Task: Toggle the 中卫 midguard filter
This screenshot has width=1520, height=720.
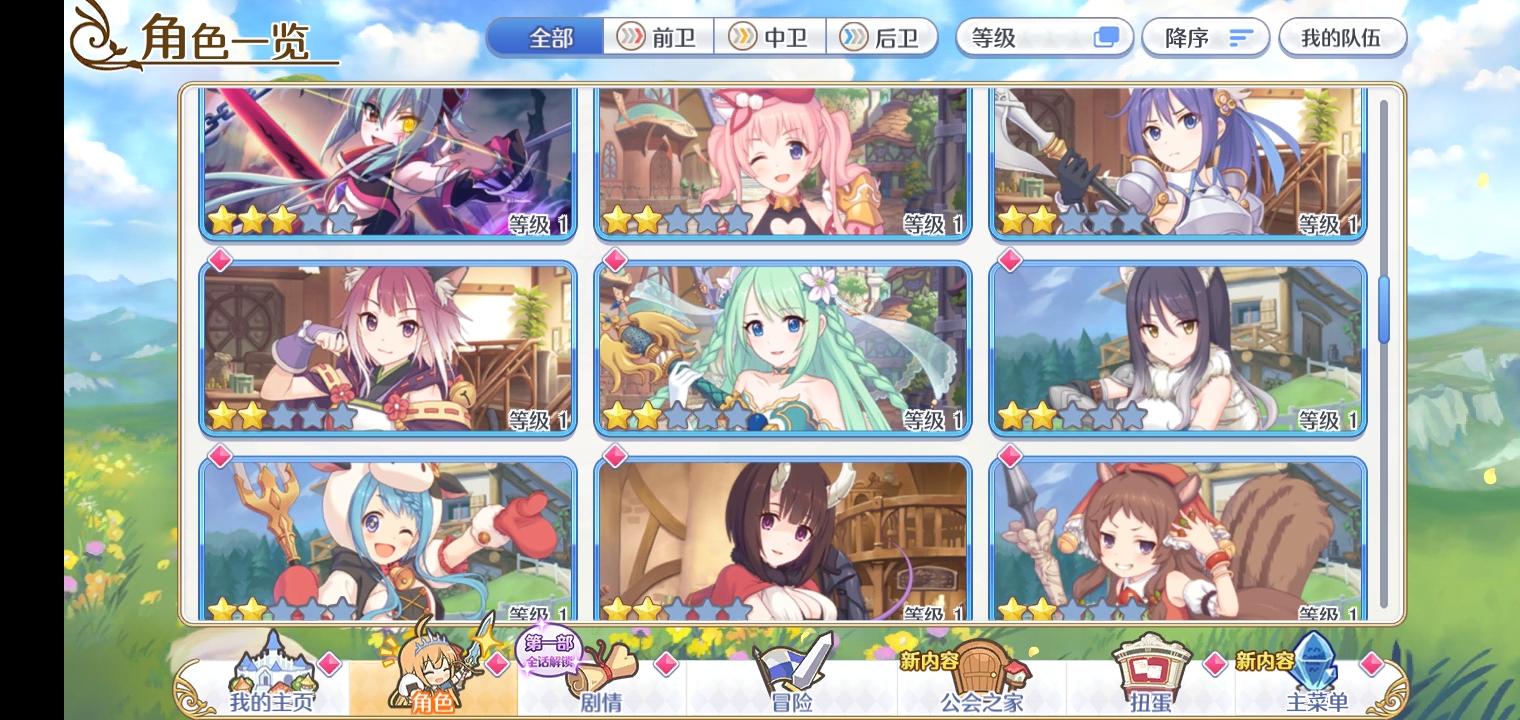Action: (771, 37)
